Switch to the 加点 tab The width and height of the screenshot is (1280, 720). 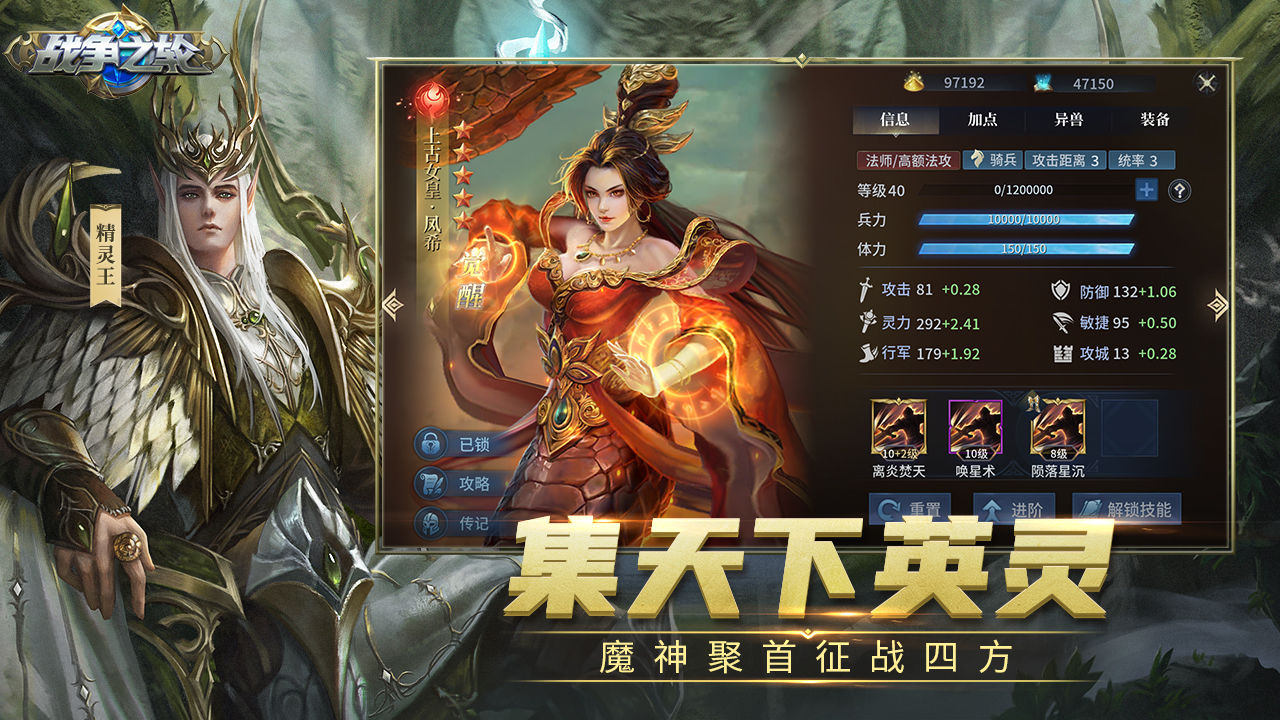(983, 119)
